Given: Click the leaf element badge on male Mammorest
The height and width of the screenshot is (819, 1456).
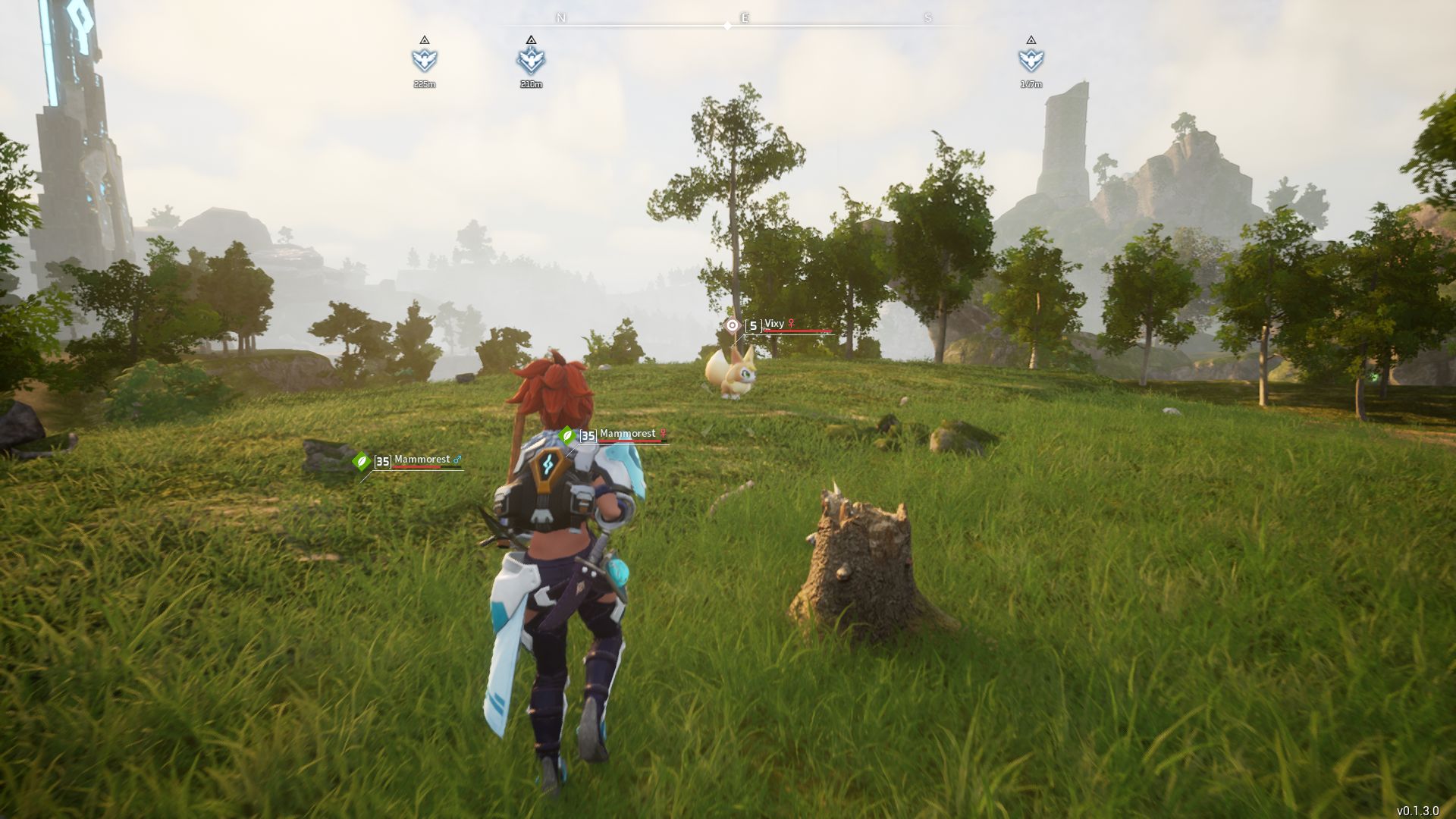Looking at the screenshot, I should tap(362, 463).
